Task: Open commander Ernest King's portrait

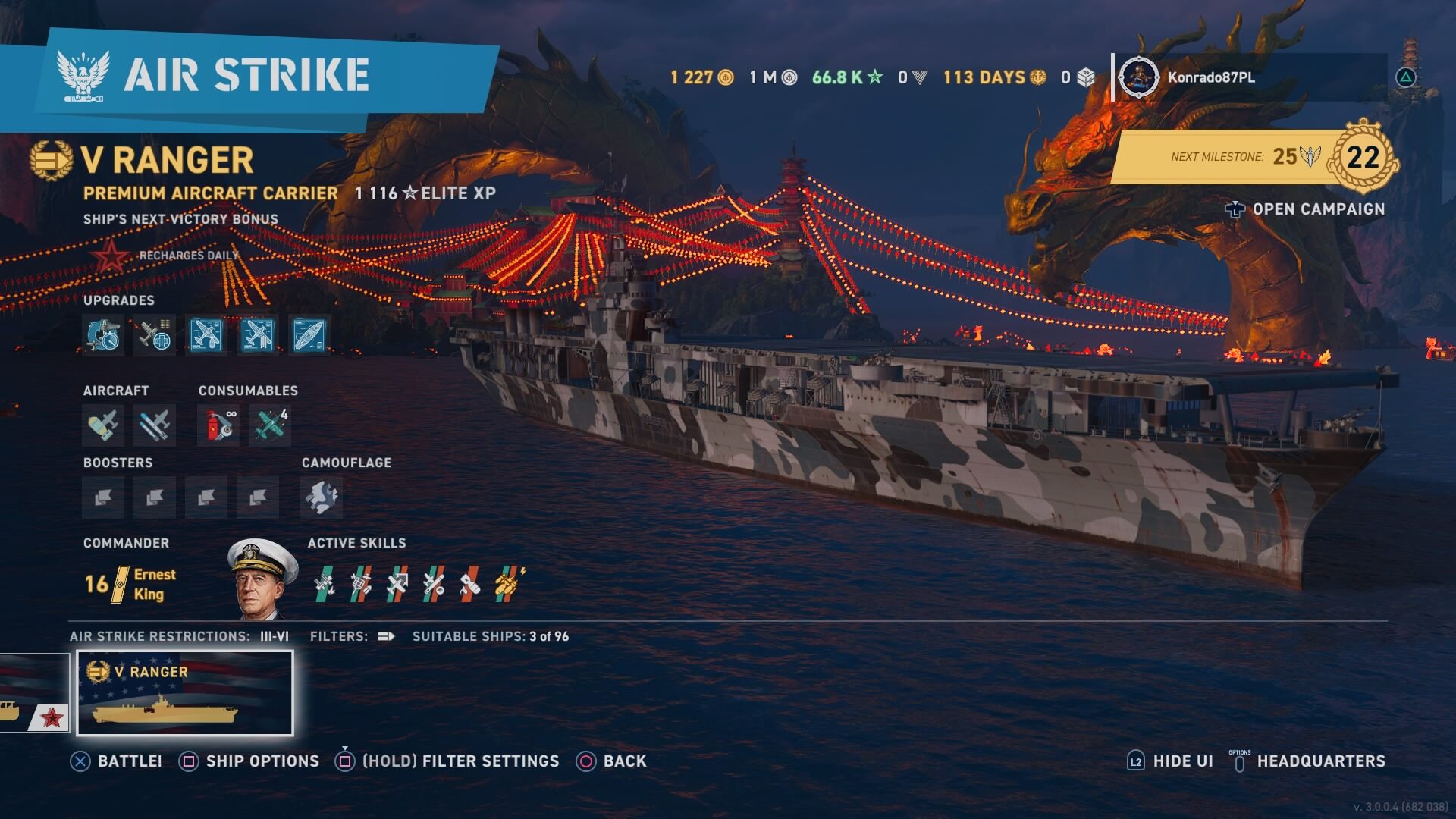Action: pos(262,579)
